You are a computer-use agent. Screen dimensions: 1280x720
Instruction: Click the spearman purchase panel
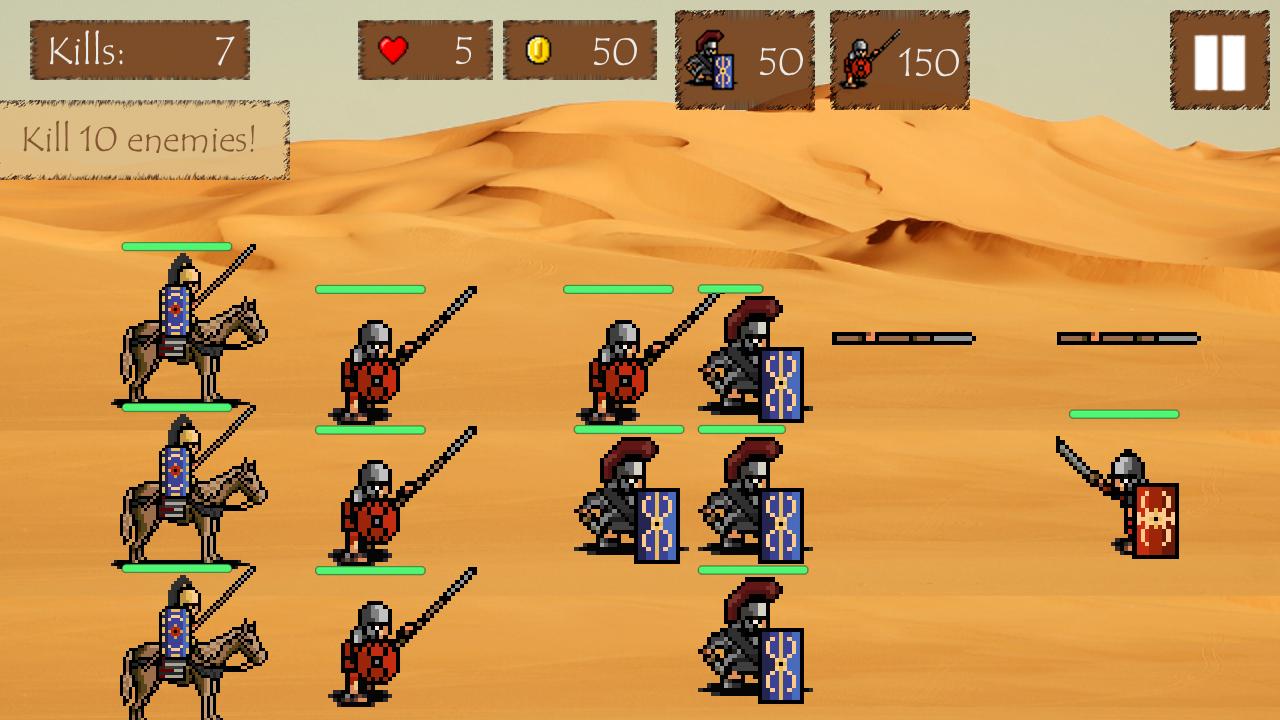point(897,55)
